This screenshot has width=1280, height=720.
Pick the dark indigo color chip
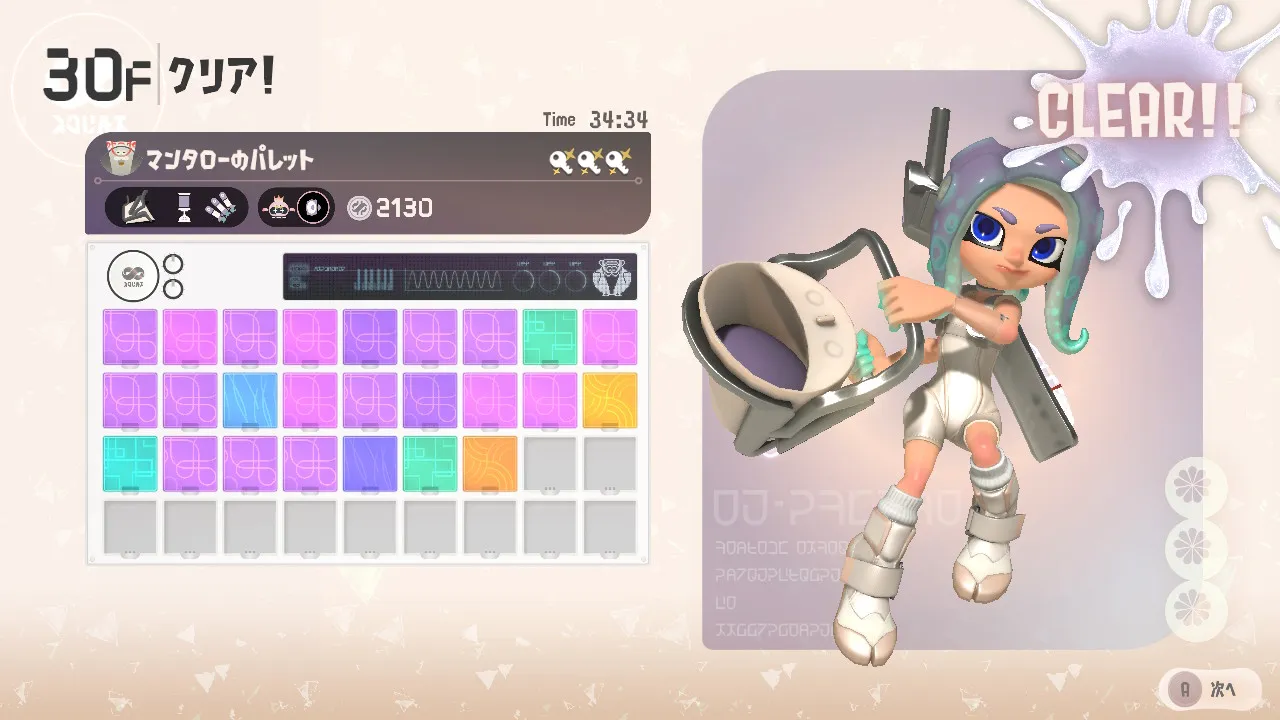point(370,464)
